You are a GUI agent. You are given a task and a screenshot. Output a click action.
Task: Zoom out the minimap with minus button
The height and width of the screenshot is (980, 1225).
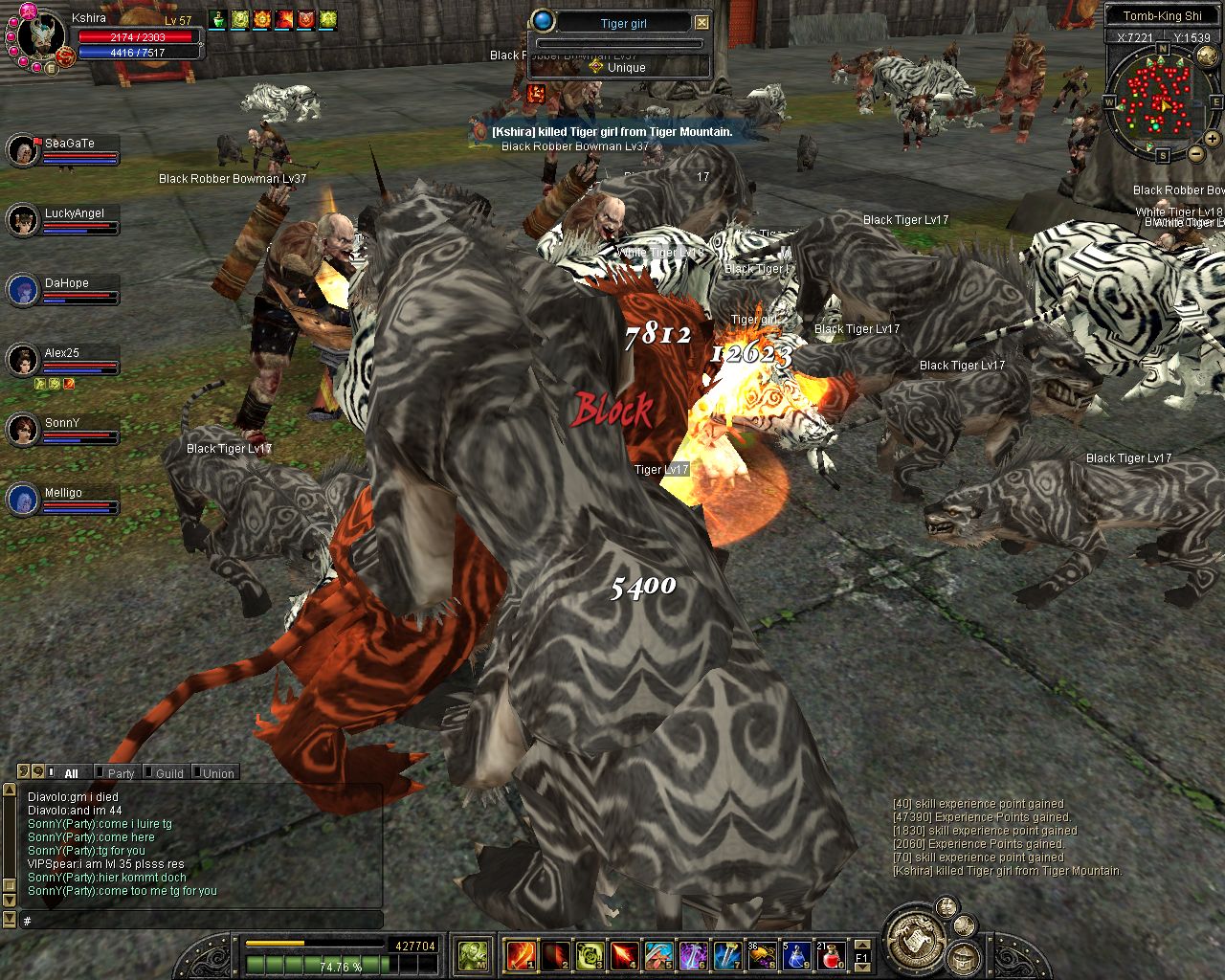tap(1196, 153)
